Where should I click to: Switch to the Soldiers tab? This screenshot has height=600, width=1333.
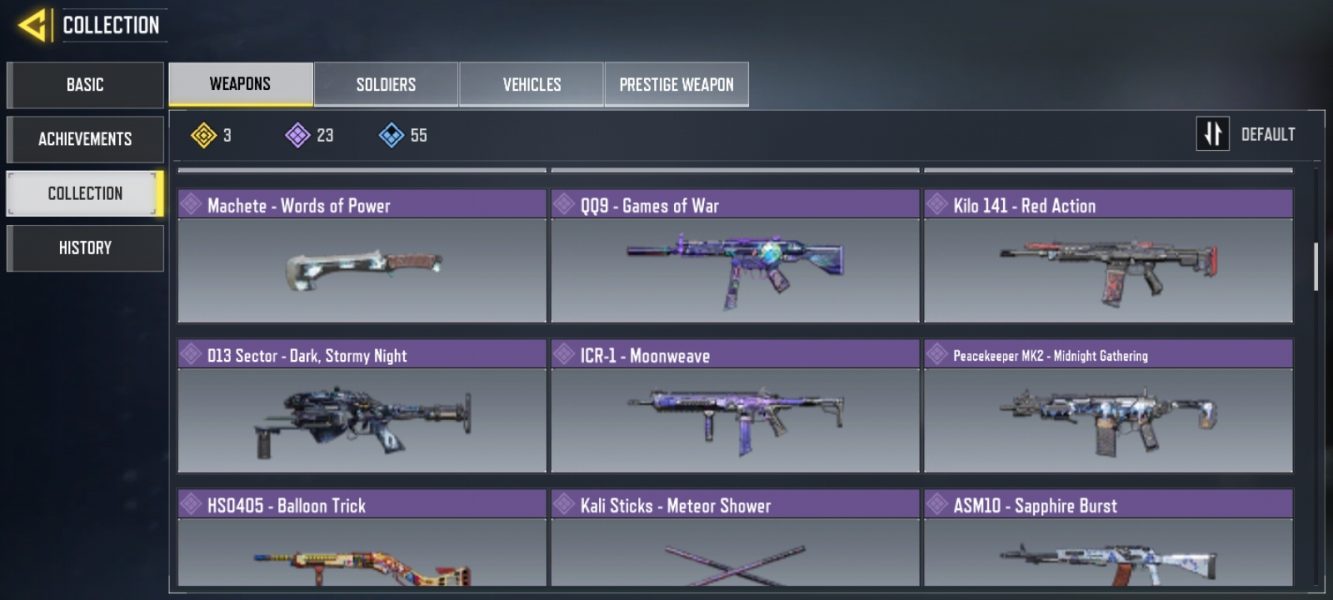coord(386,85)
